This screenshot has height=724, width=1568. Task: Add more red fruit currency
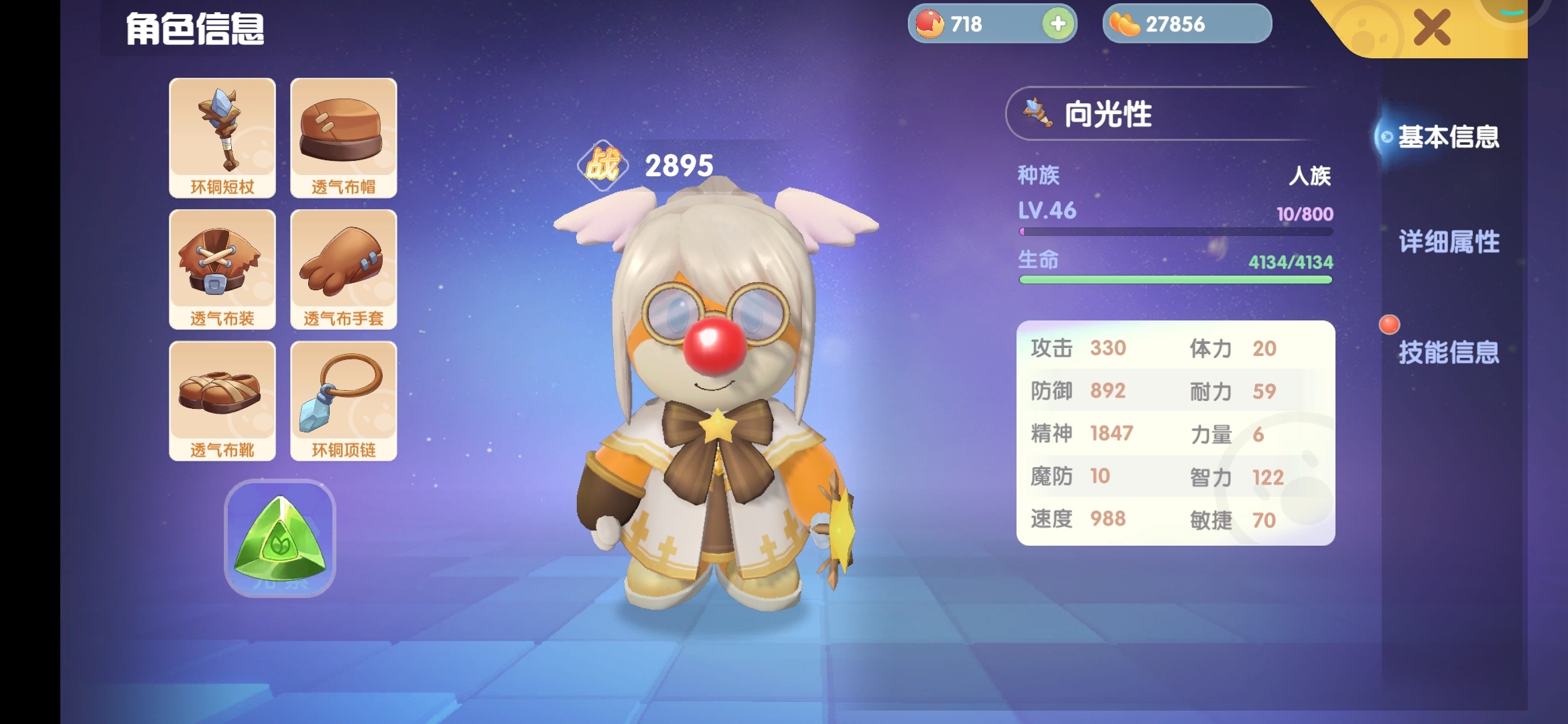click(1058, 24)
